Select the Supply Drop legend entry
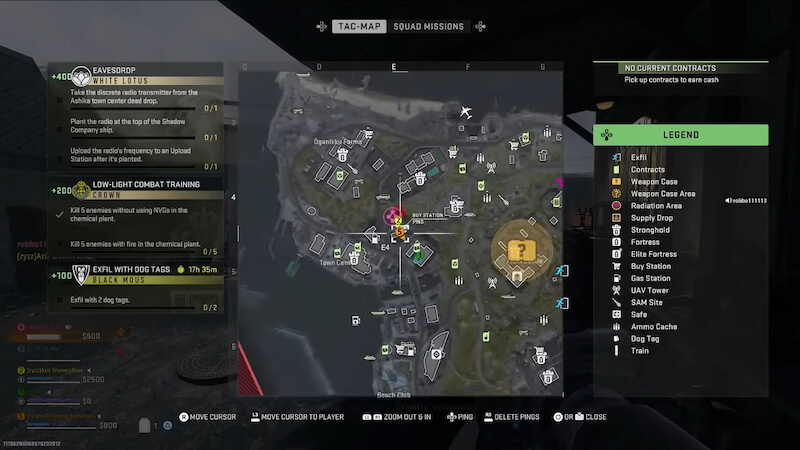This screenshot has height=450, width=800. pyautogui.click(x=650, y=218)
